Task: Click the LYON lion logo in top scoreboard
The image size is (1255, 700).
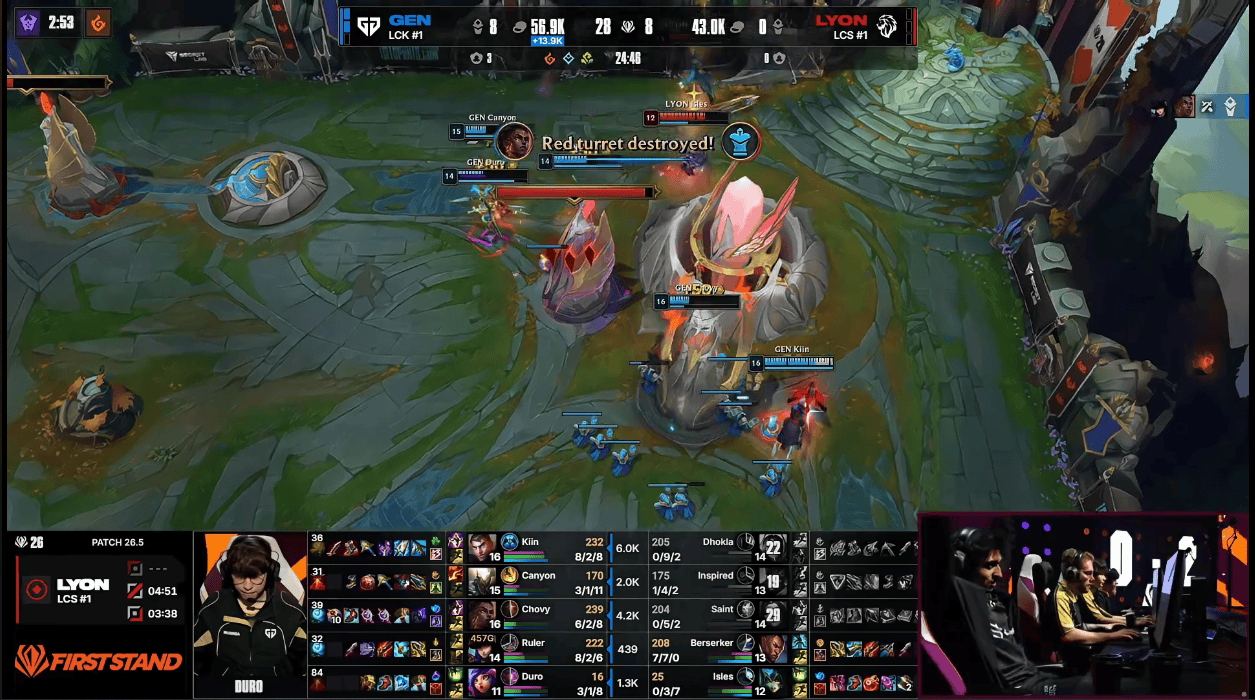Action: [887, 27]
